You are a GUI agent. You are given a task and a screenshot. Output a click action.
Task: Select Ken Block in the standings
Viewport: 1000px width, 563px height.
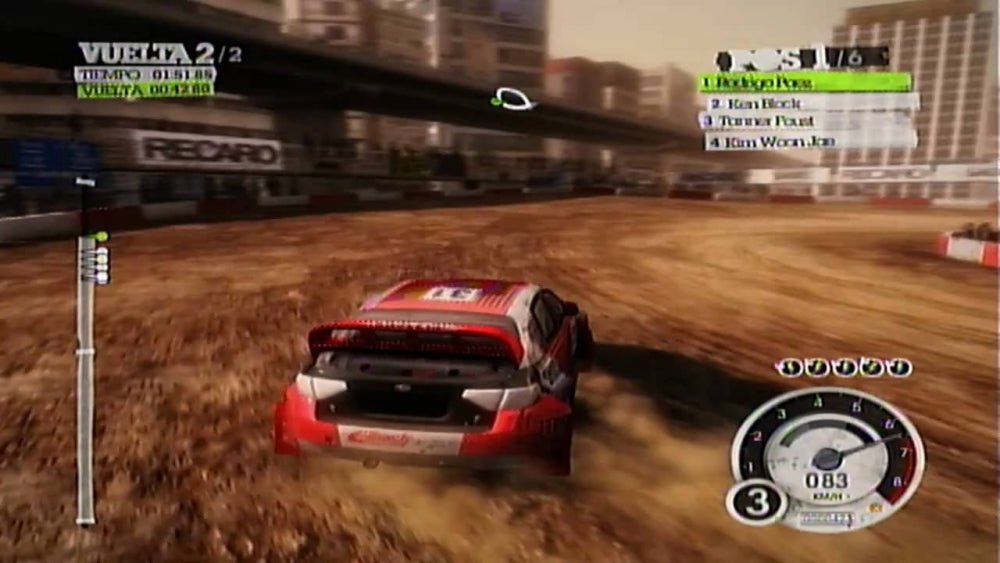point(812,102)
